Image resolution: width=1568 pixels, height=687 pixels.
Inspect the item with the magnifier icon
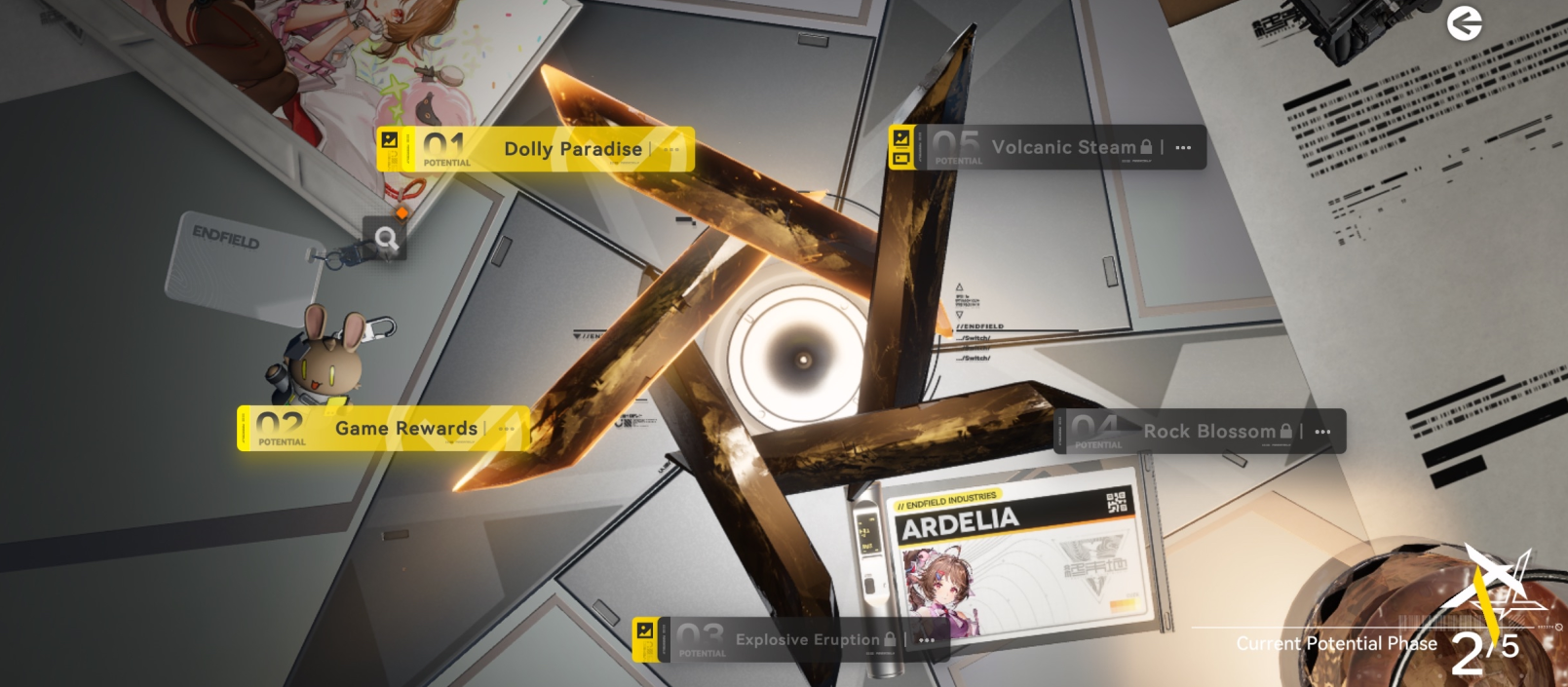pos(386,238)
